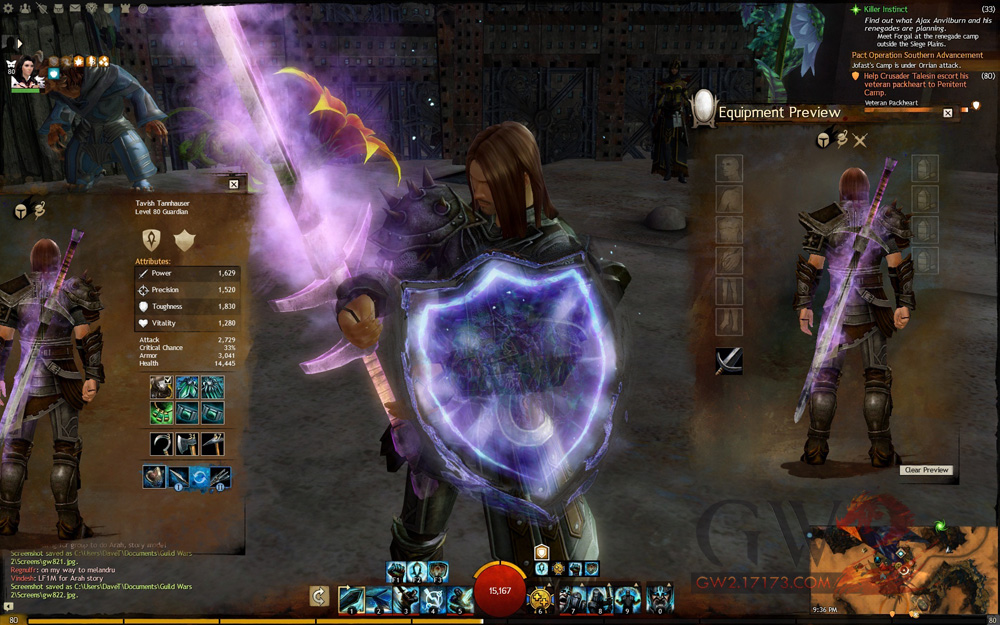Screen dimensions: 1000x625
Task: Close the Equipment Preview window
Action: point(947,113)
